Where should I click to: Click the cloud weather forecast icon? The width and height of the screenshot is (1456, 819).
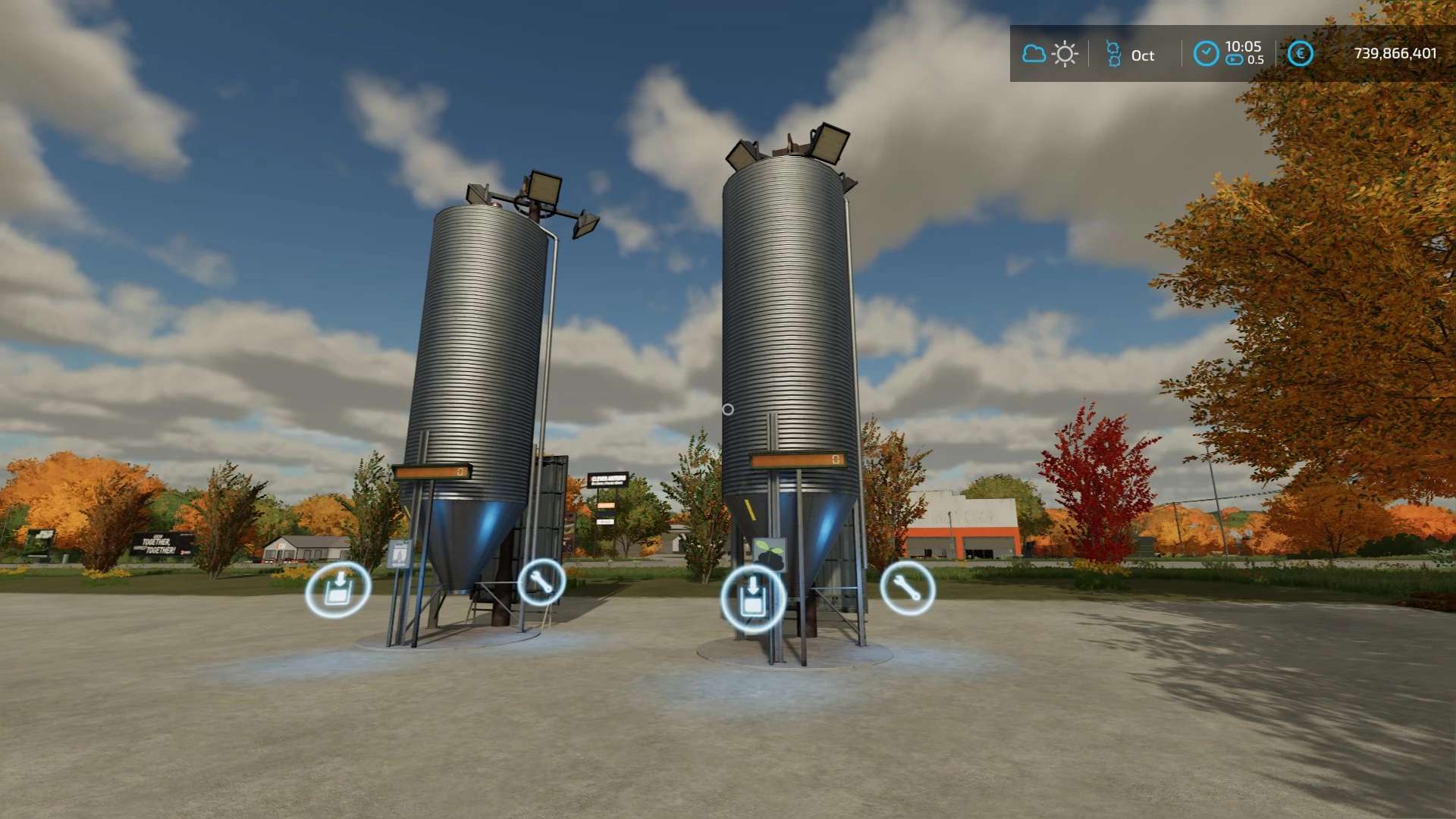[1034, 54]
